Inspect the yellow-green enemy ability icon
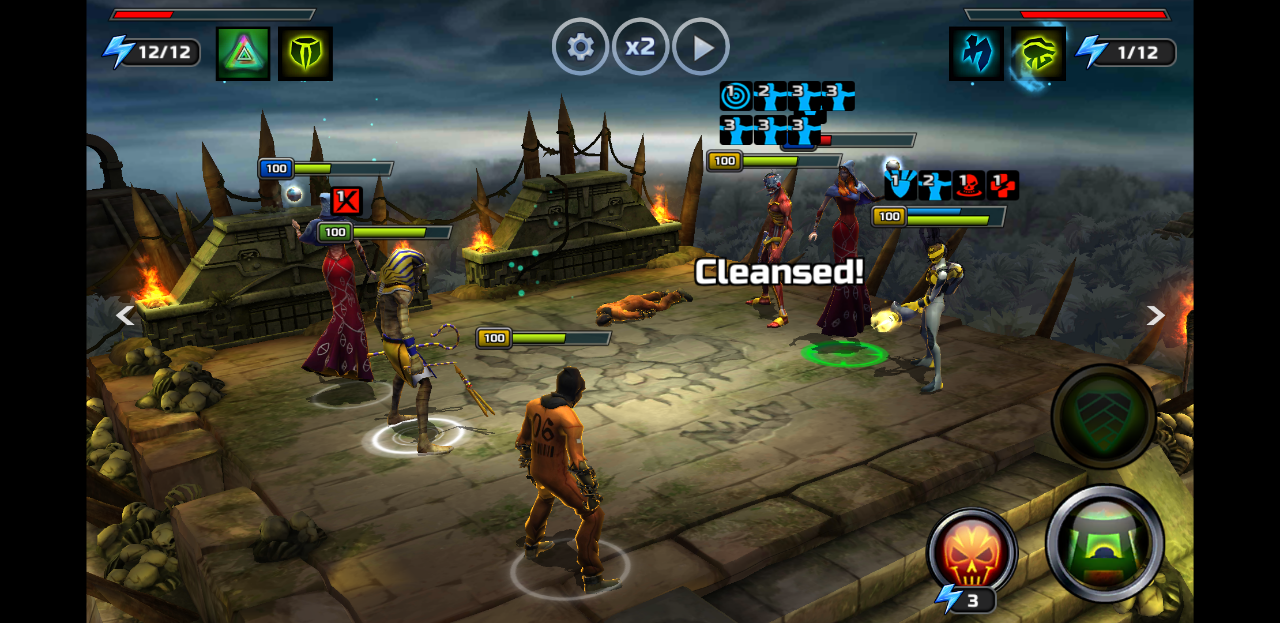Image resolution: width=1280 pixels, height=623 pixels. [1038, 53]
